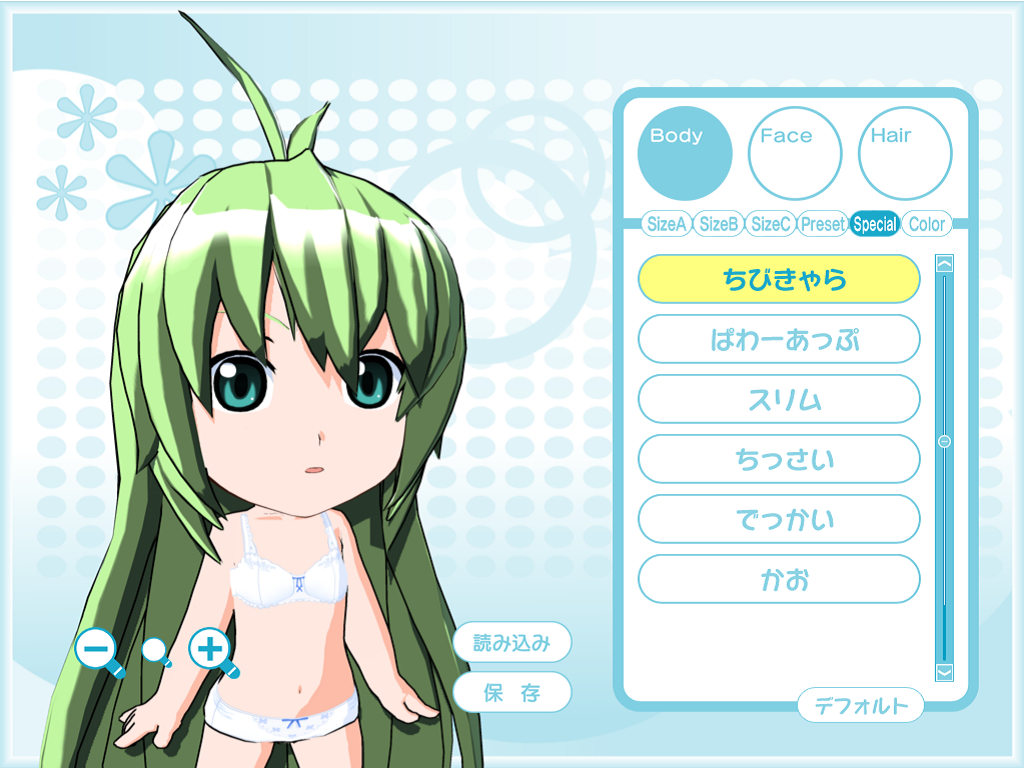Switch to the SizeA tab

667,224
